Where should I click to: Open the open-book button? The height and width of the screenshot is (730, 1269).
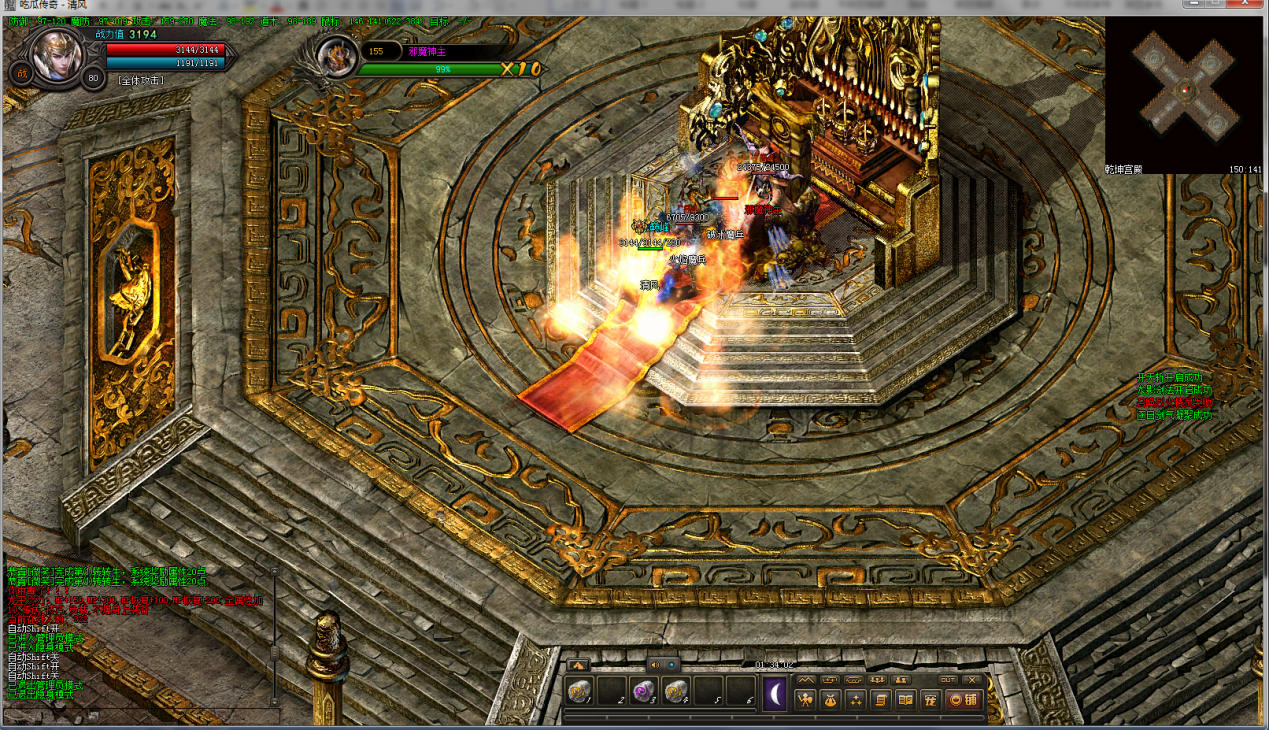(x=905, y=700)
